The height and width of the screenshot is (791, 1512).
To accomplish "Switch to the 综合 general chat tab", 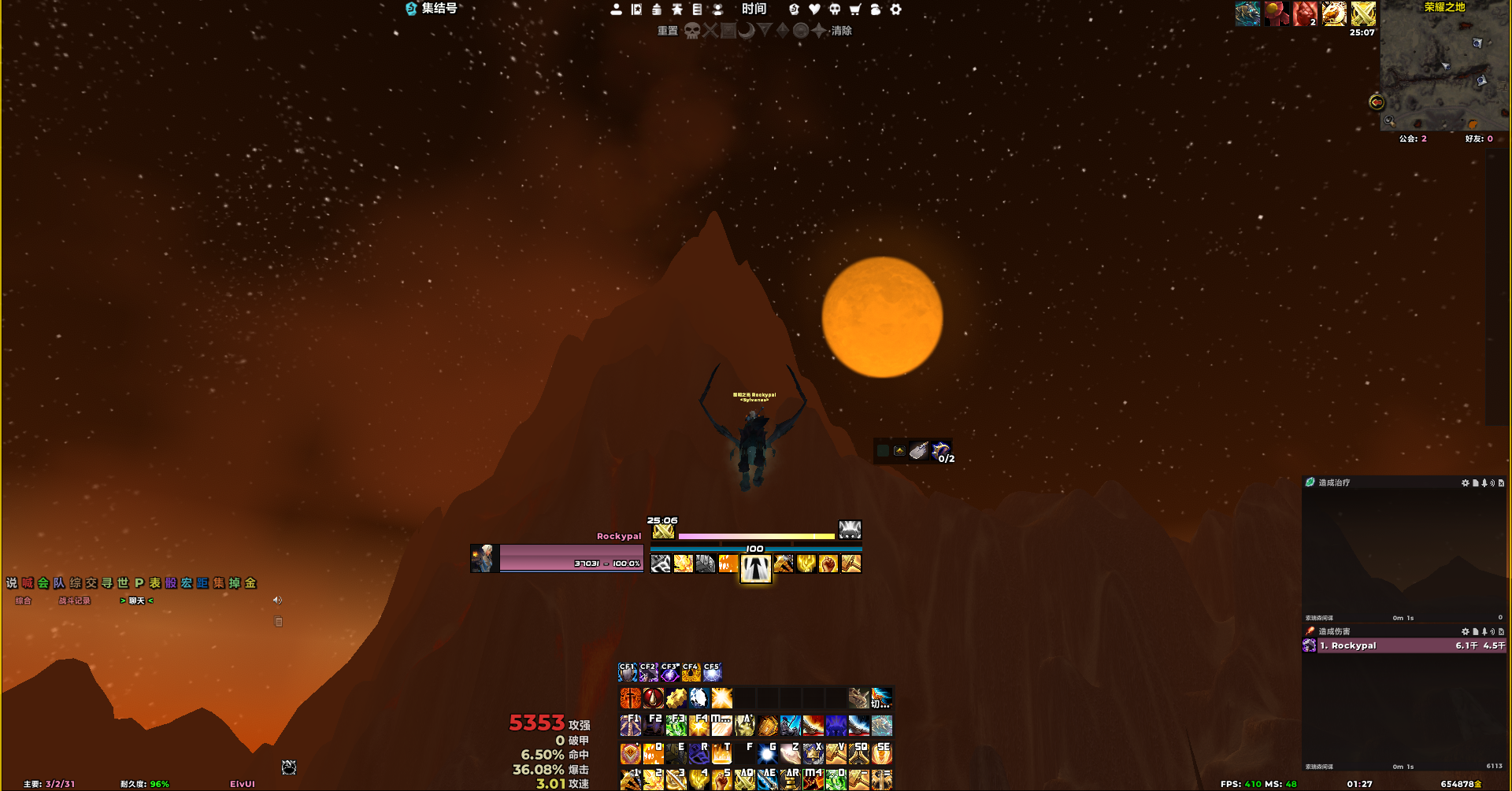I will point(23,601).
